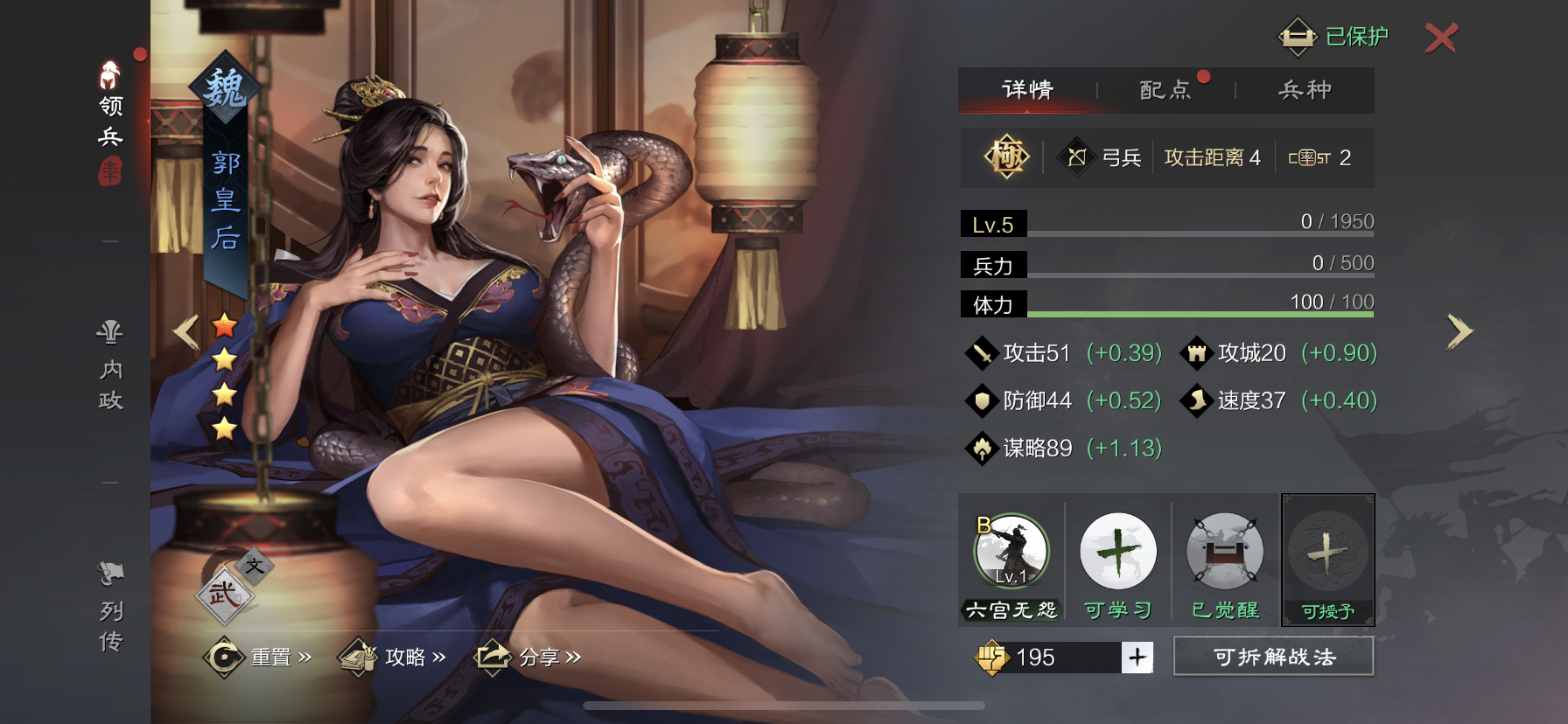Add more currency with plus button
The width and height of the screenshot is (1568, 724).
click(1137, 658)
